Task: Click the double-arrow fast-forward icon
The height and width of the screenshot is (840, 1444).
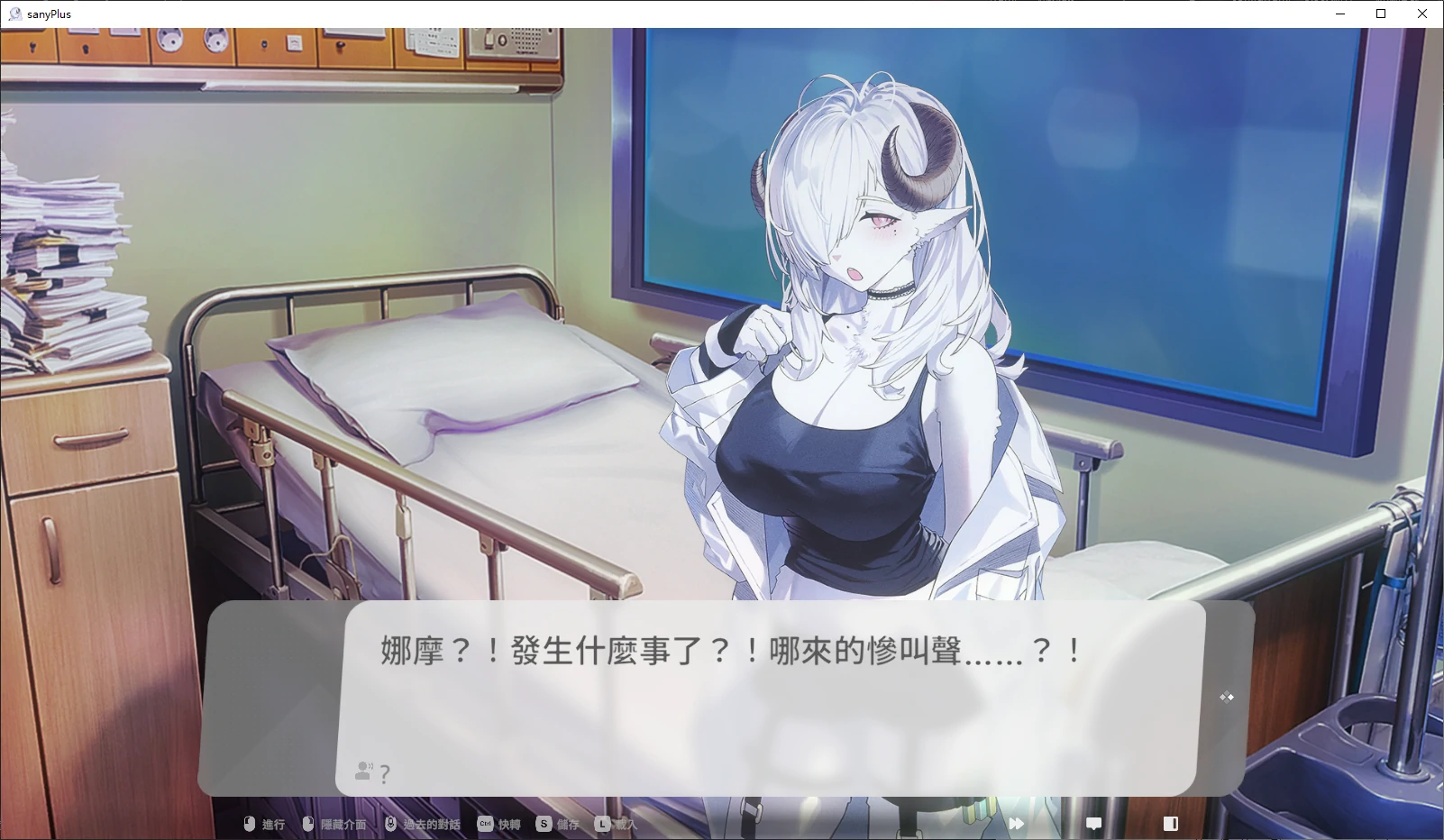Action: click(1017, 823)
